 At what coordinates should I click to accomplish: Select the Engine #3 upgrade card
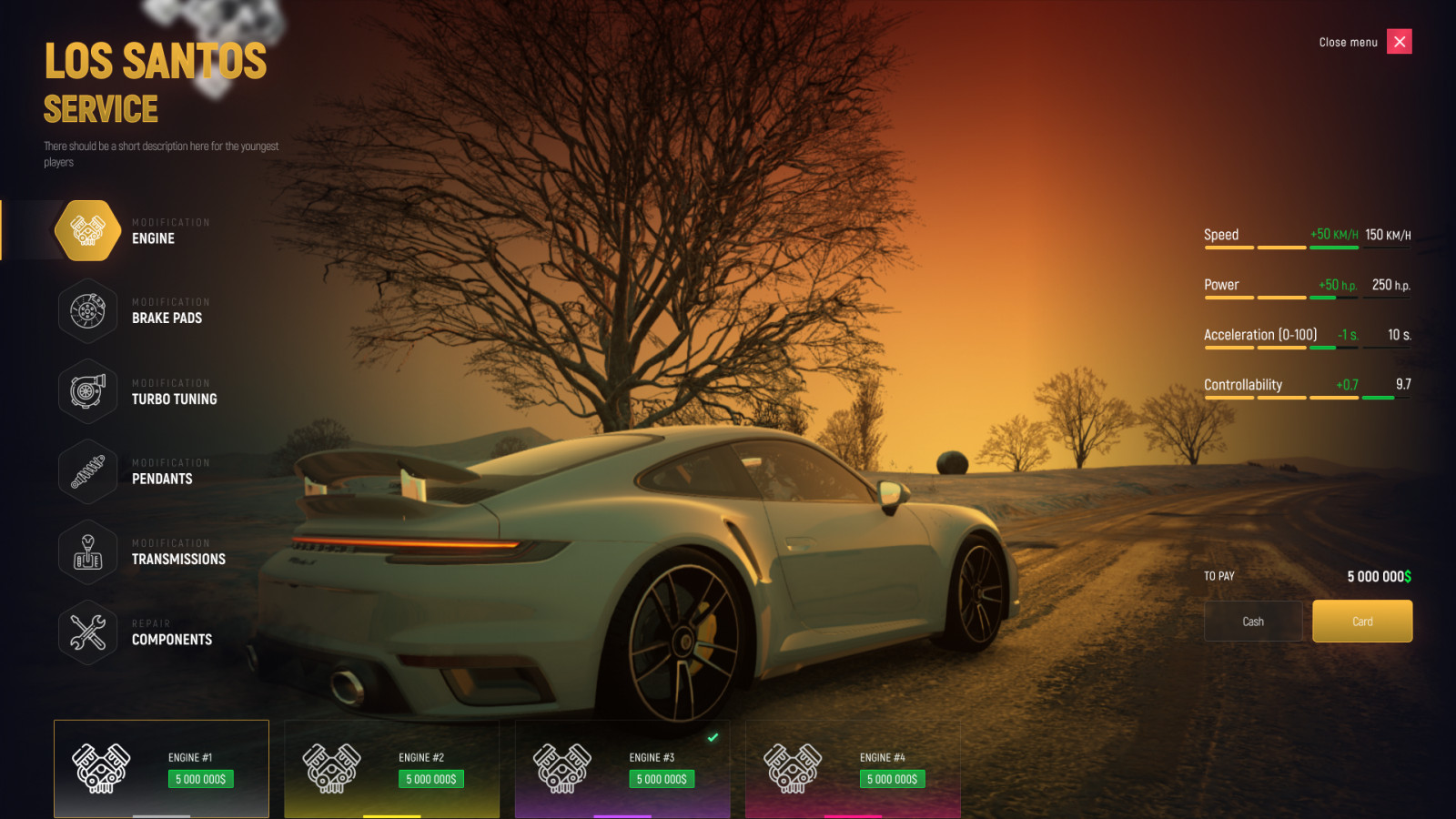pos(622,768)
